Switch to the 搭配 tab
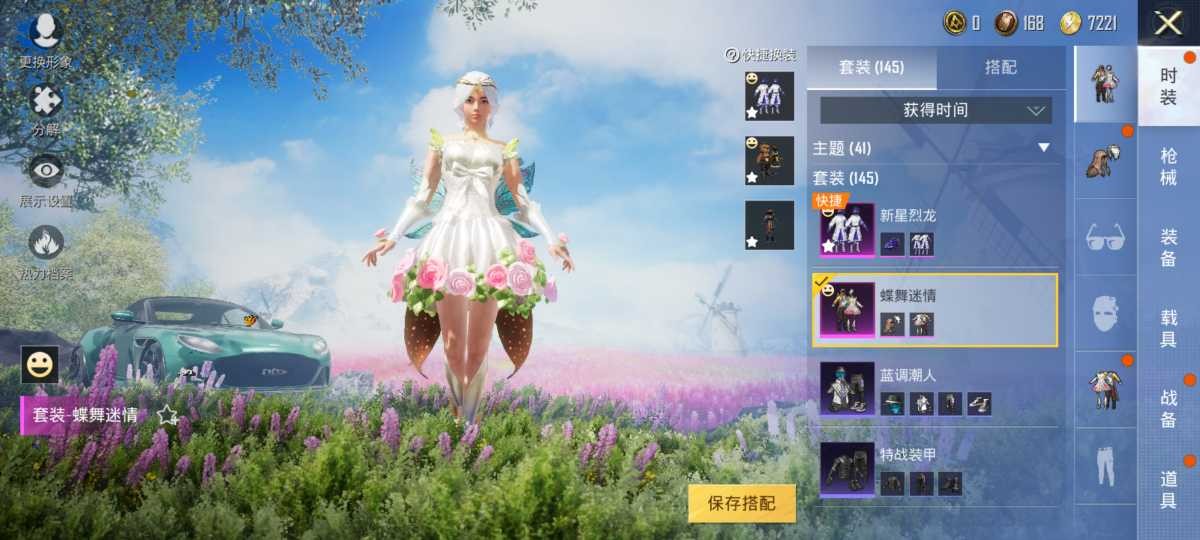The height and width of the screenshot is (540, 1200). point(1001,67)
